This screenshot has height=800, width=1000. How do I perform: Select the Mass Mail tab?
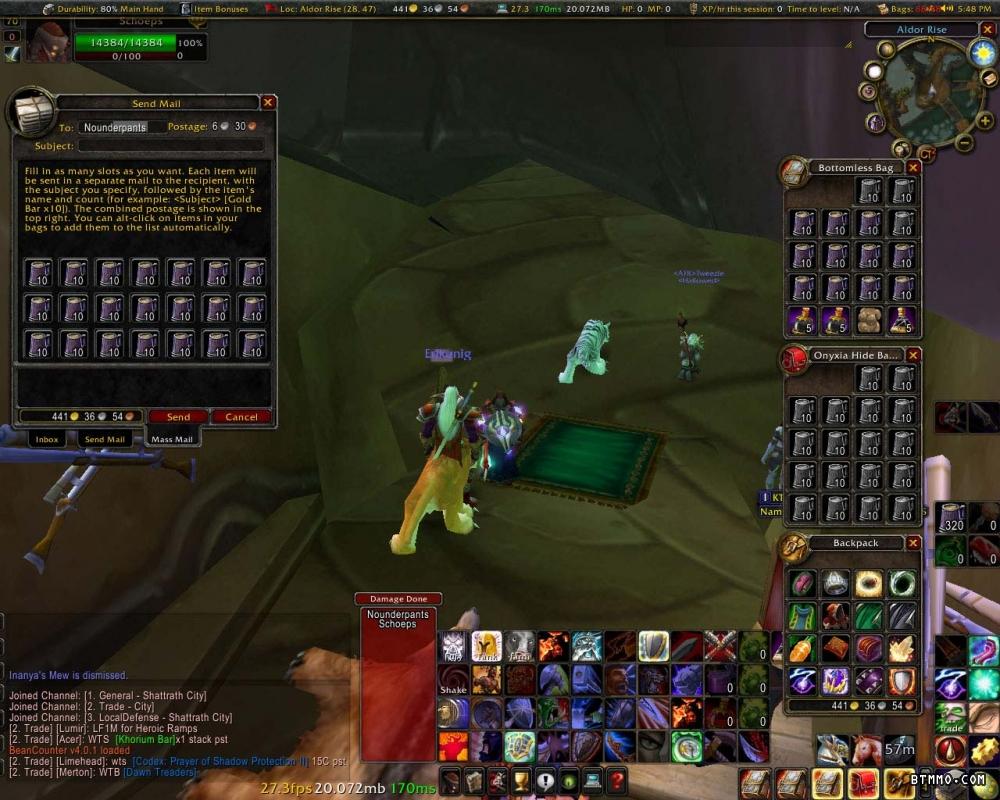pyautogui.click(x=171, y=439)
